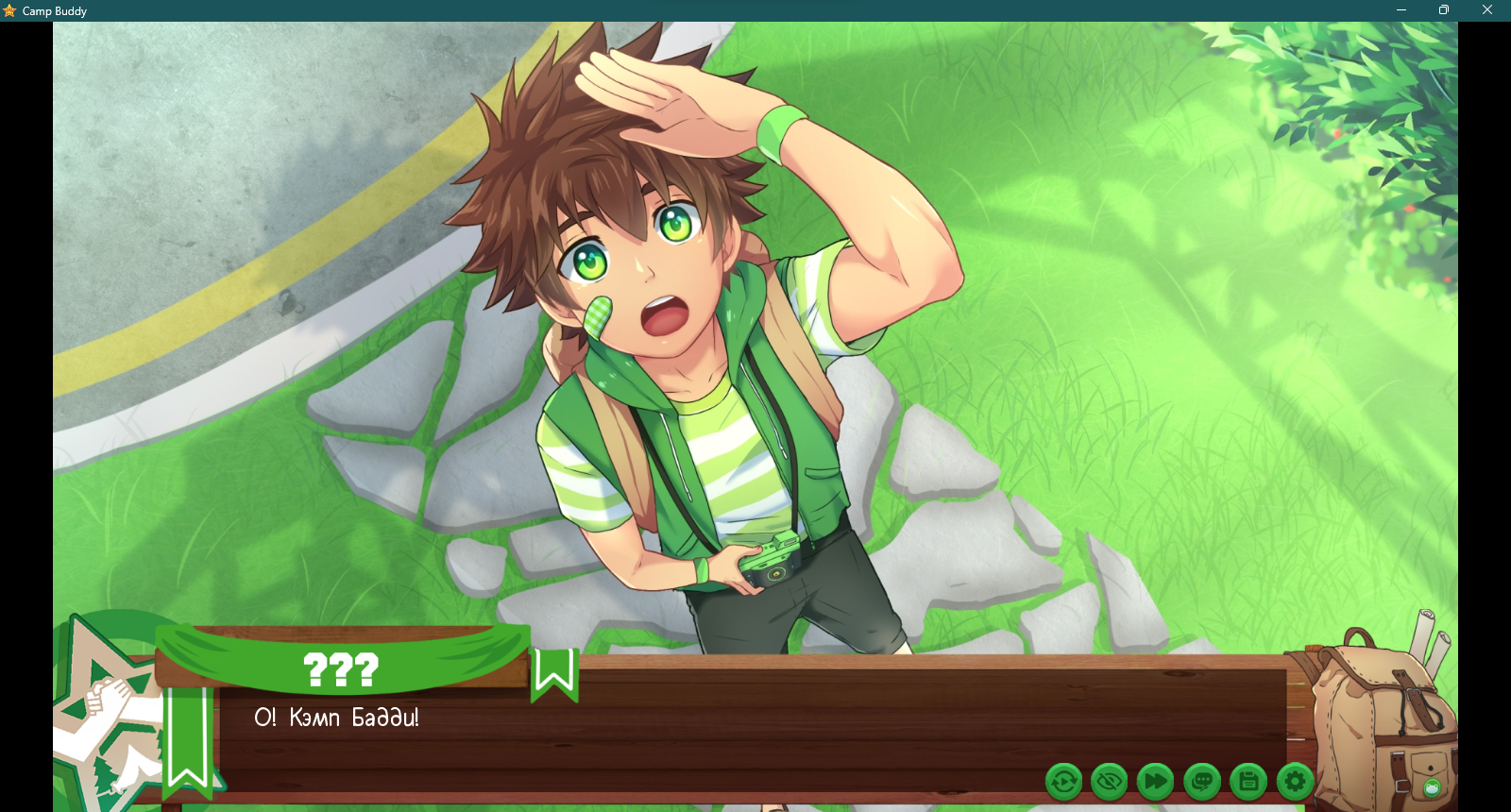Minimize the Camp Buddy window
Screen dimensions: 1511x812
(x=1401, y=10)
